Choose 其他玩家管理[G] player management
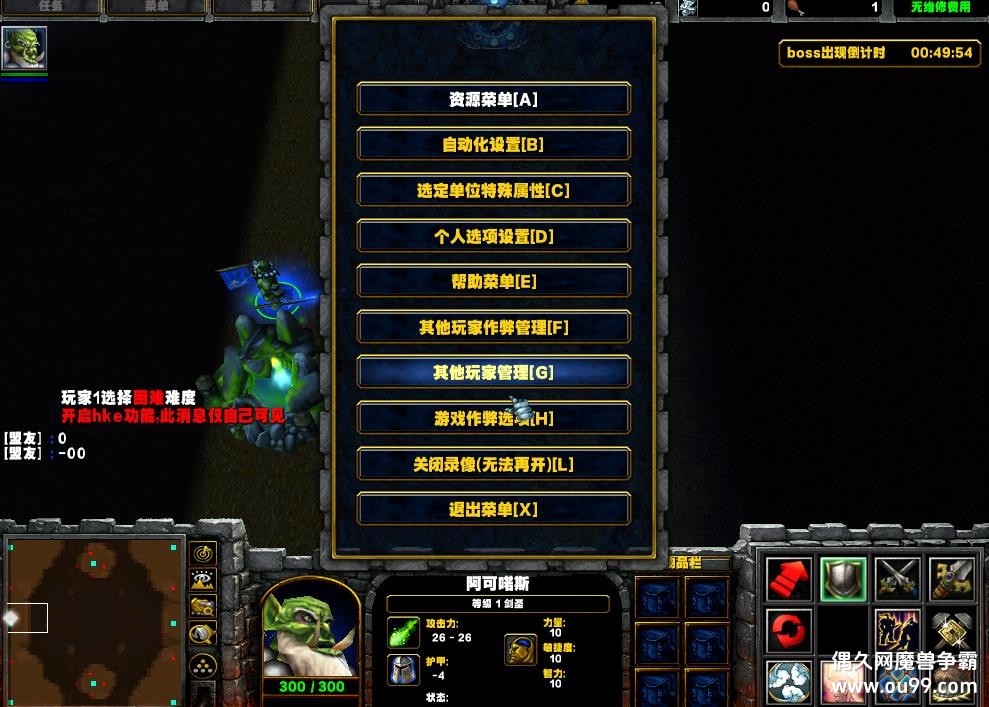Image resolution: width=989 pixels, height=707 pixels. 493,372
